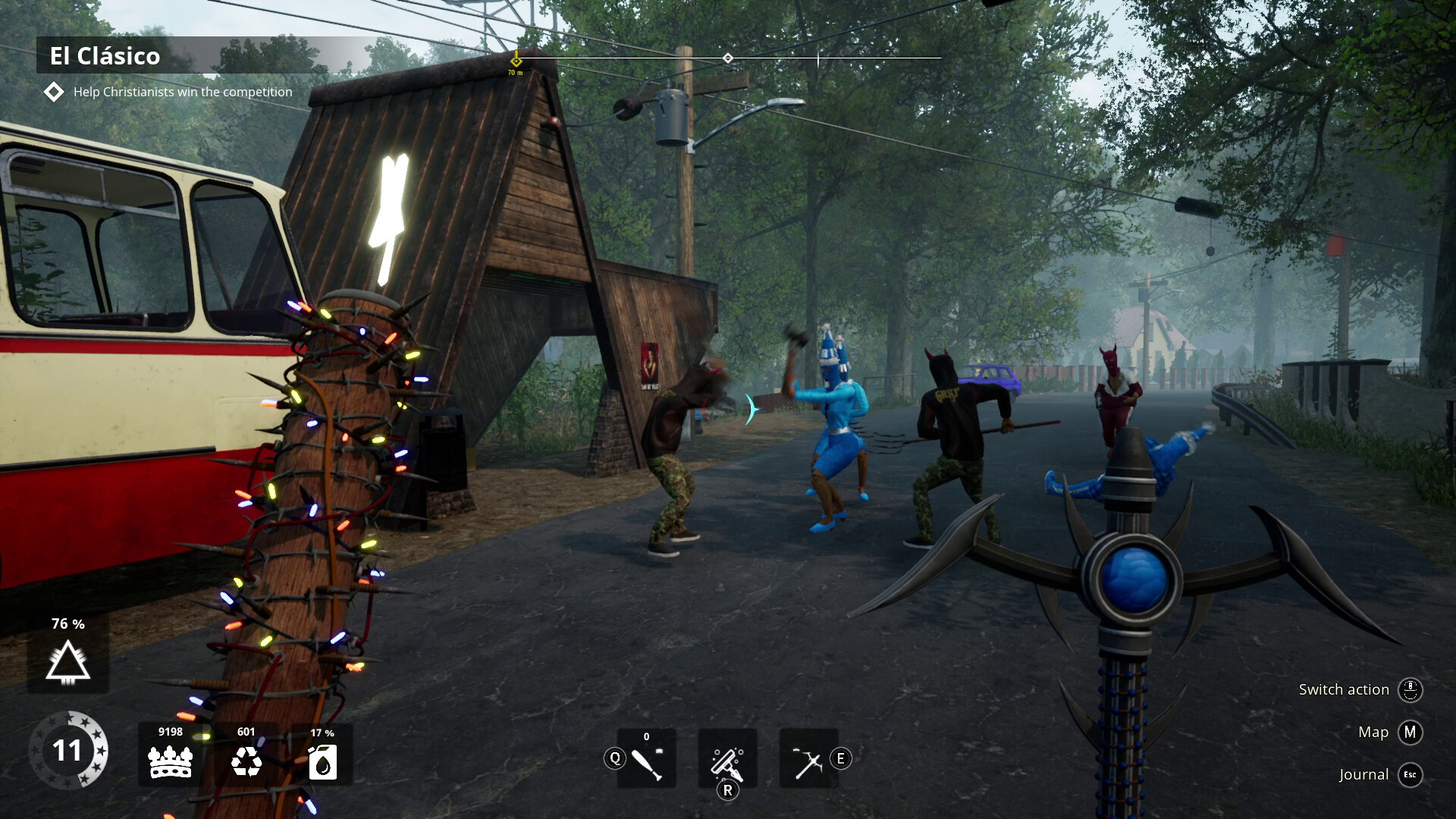Image resolution: width=1456 pixels, height=819 pixels.
Task: Select the baseball bat weapon slot
Action: (646, 759)
